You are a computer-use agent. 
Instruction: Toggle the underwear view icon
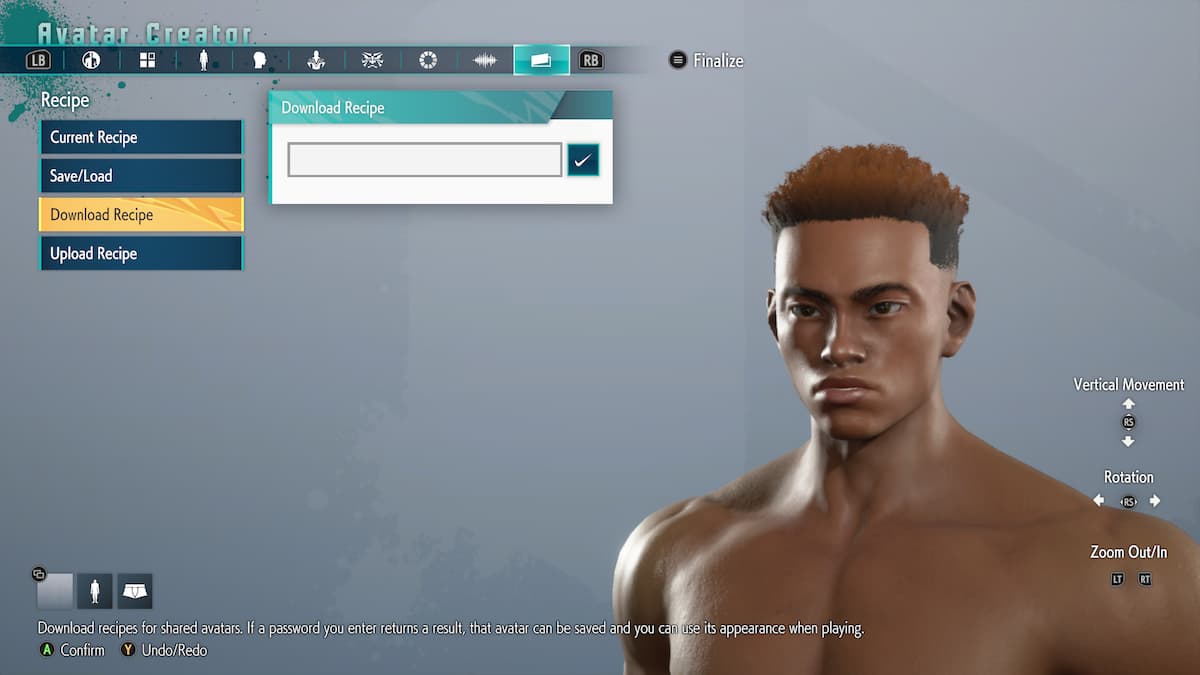[135, 591]
